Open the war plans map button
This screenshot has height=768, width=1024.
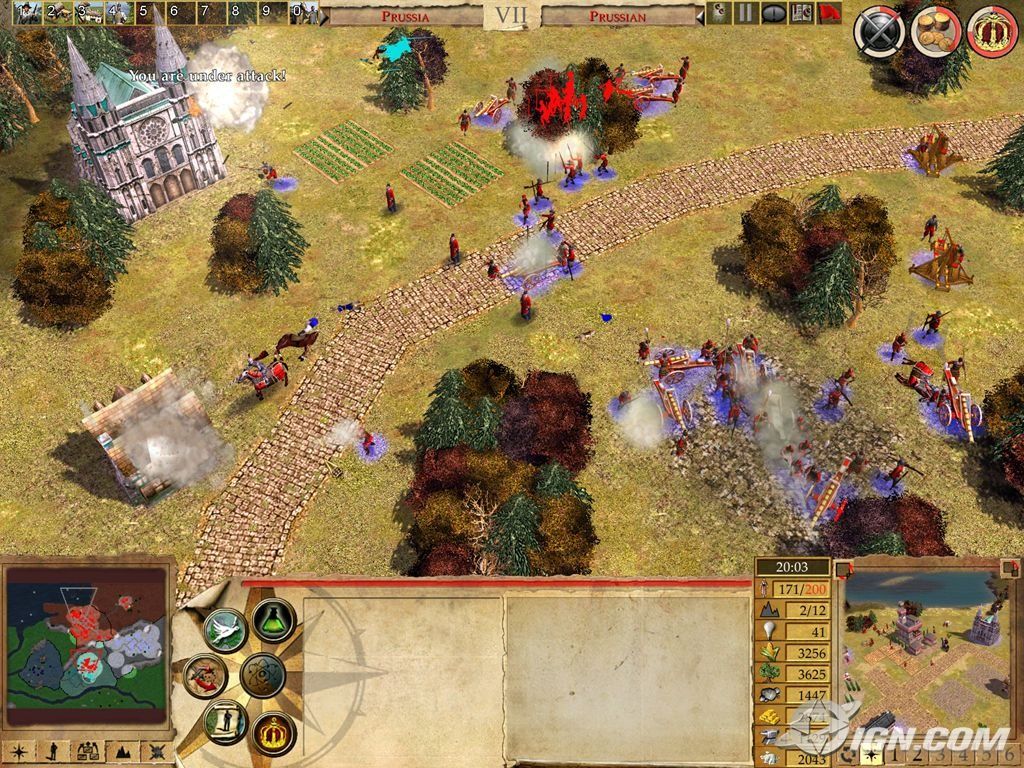click(x=206, y=676)
